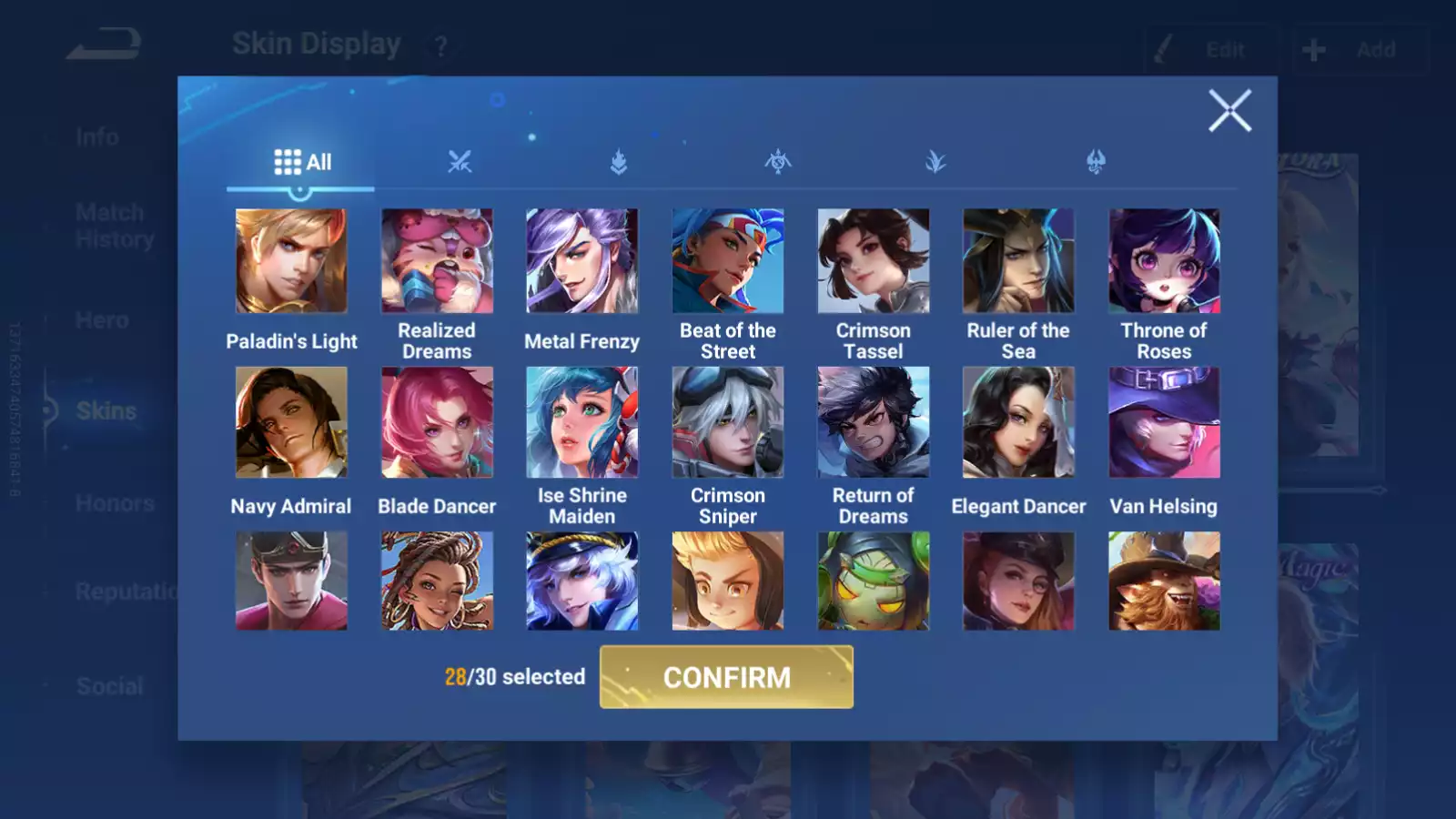The width and height of the screenshot is (1456, 819).
Task: Pick the Throne of Roses skin
Action: tap(1164, 261)
